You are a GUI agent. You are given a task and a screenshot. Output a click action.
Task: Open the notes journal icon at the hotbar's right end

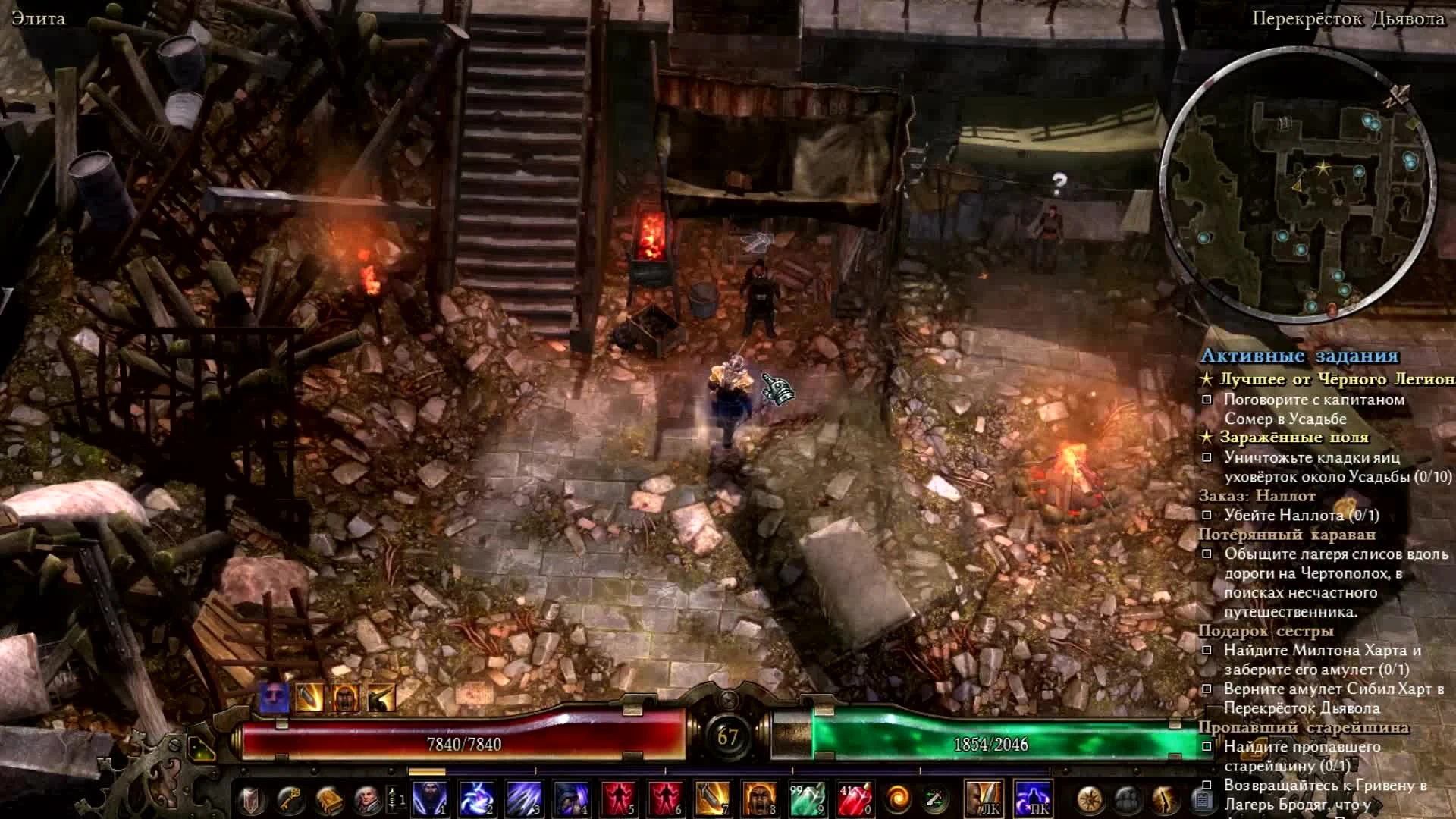pos(1202,800)
